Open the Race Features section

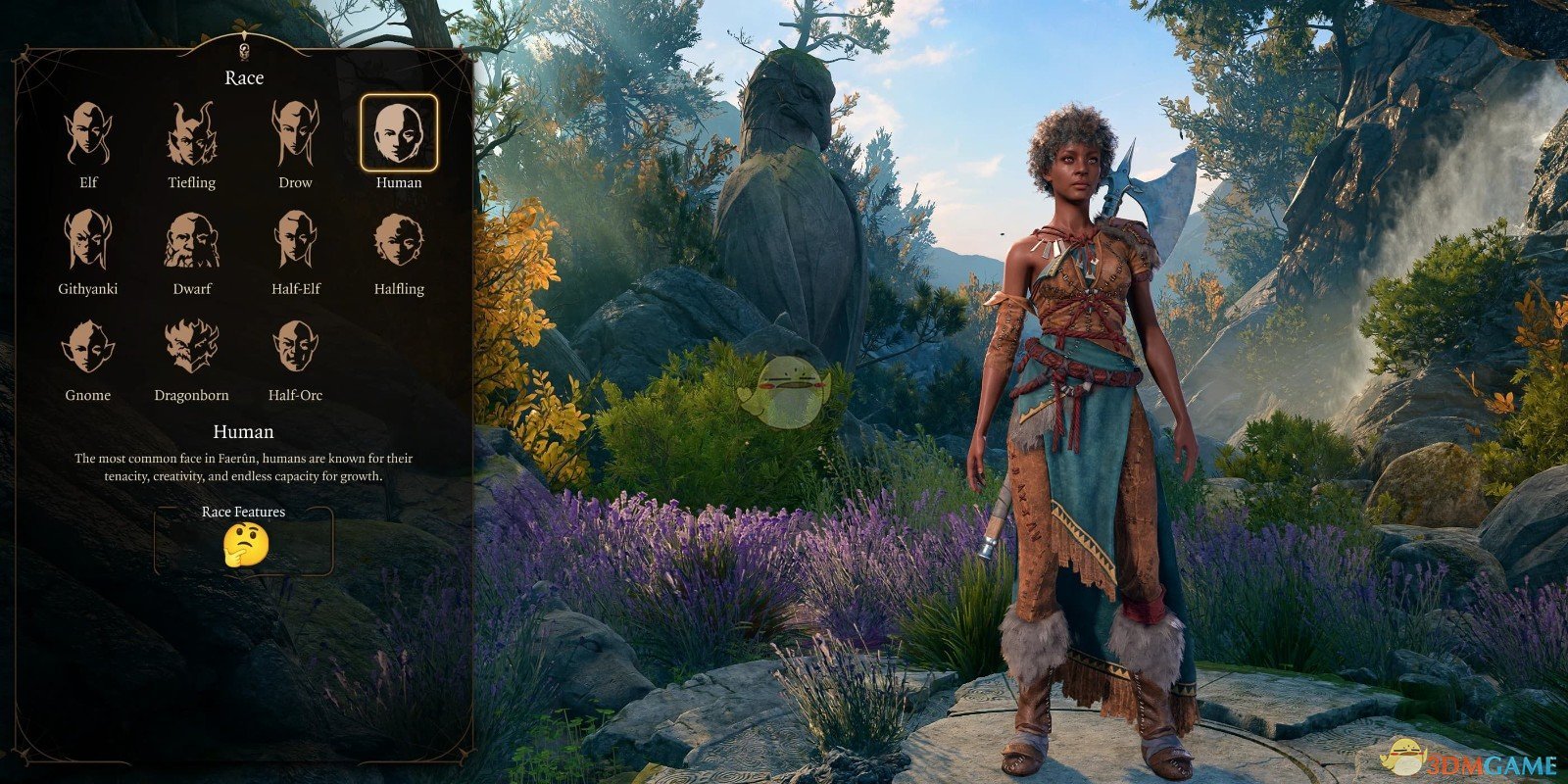[244, 511]
